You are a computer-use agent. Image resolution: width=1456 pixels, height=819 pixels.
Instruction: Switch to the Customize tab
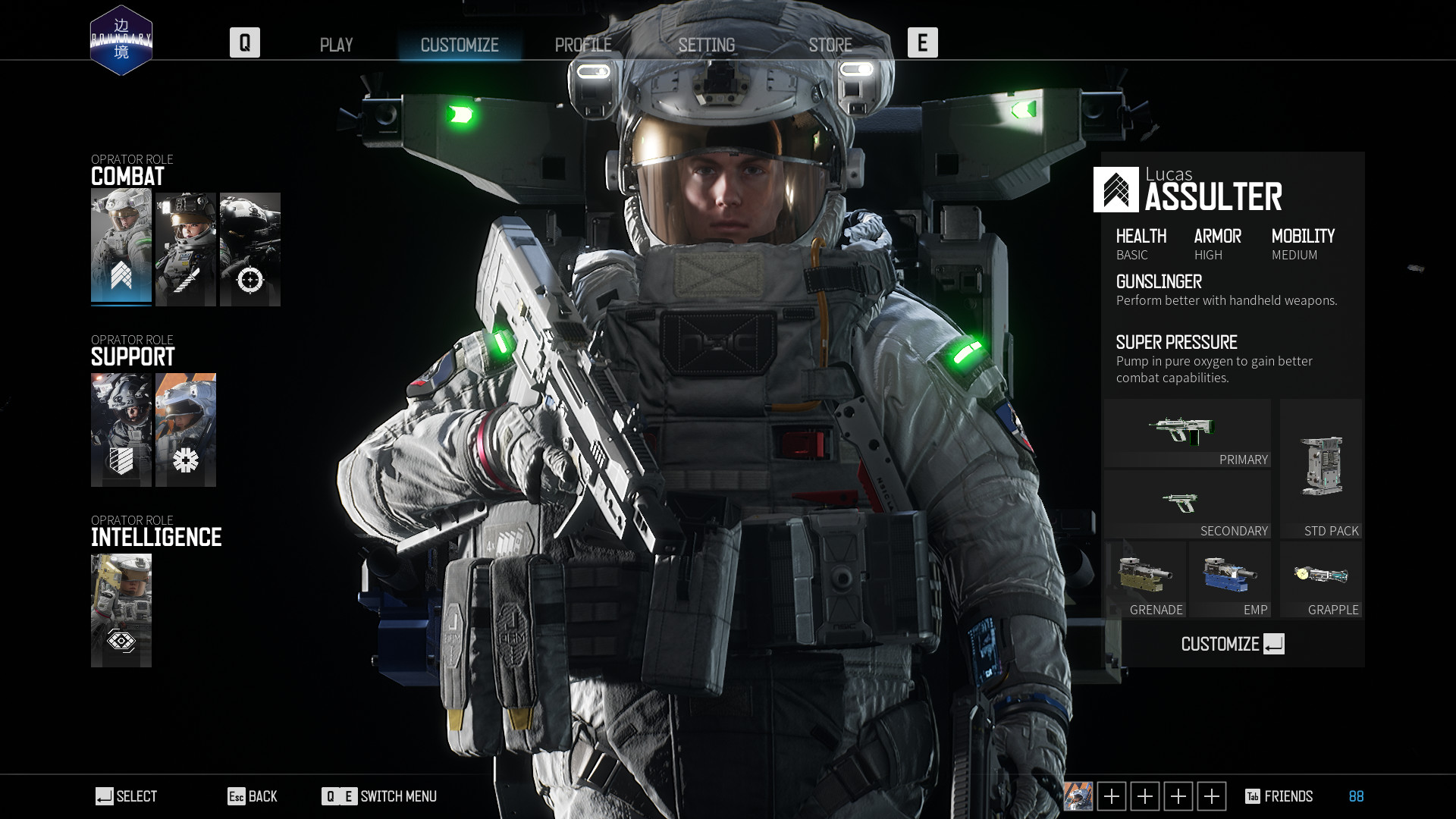460,45
